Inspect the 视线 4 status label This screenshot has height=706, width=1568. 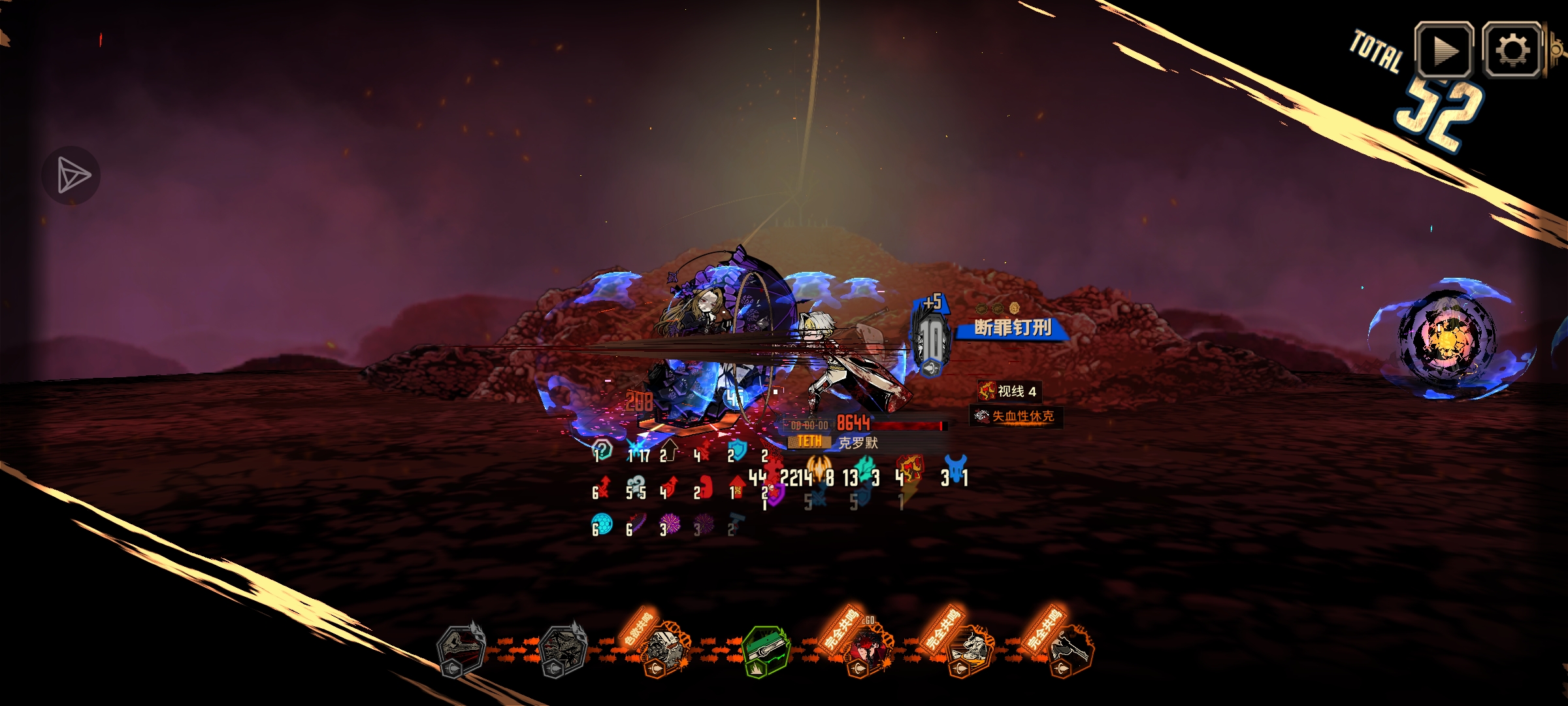tap(1009, 392)
